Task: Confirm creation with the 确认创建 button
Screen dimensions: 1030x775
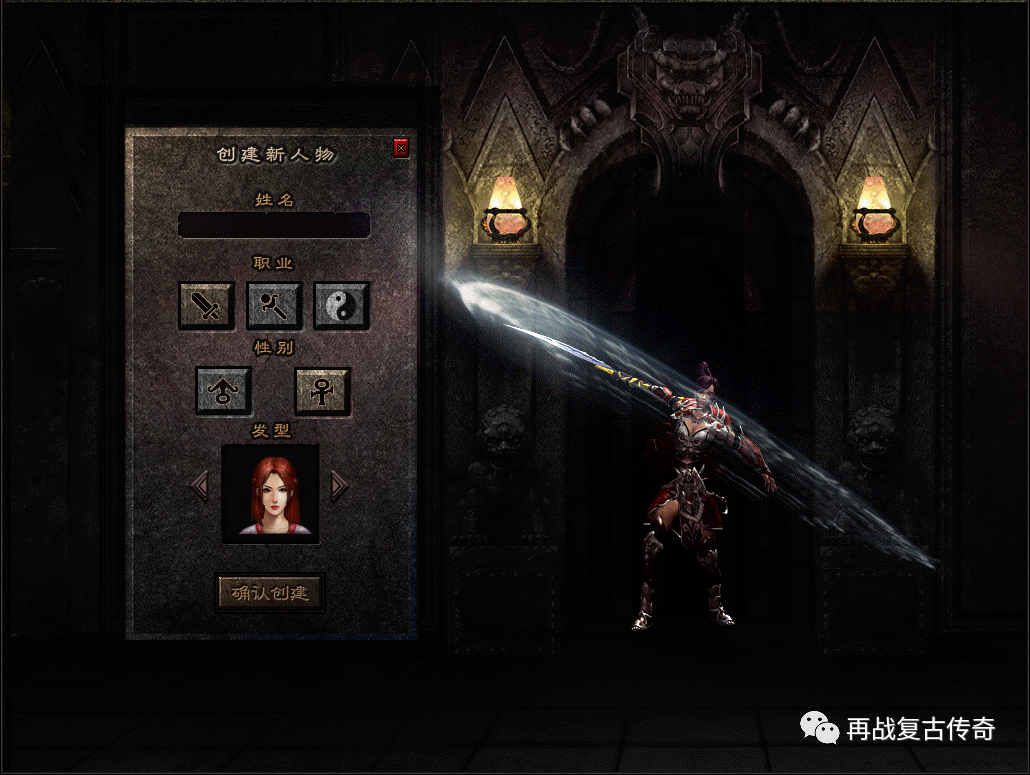Action: click(270, 593)
